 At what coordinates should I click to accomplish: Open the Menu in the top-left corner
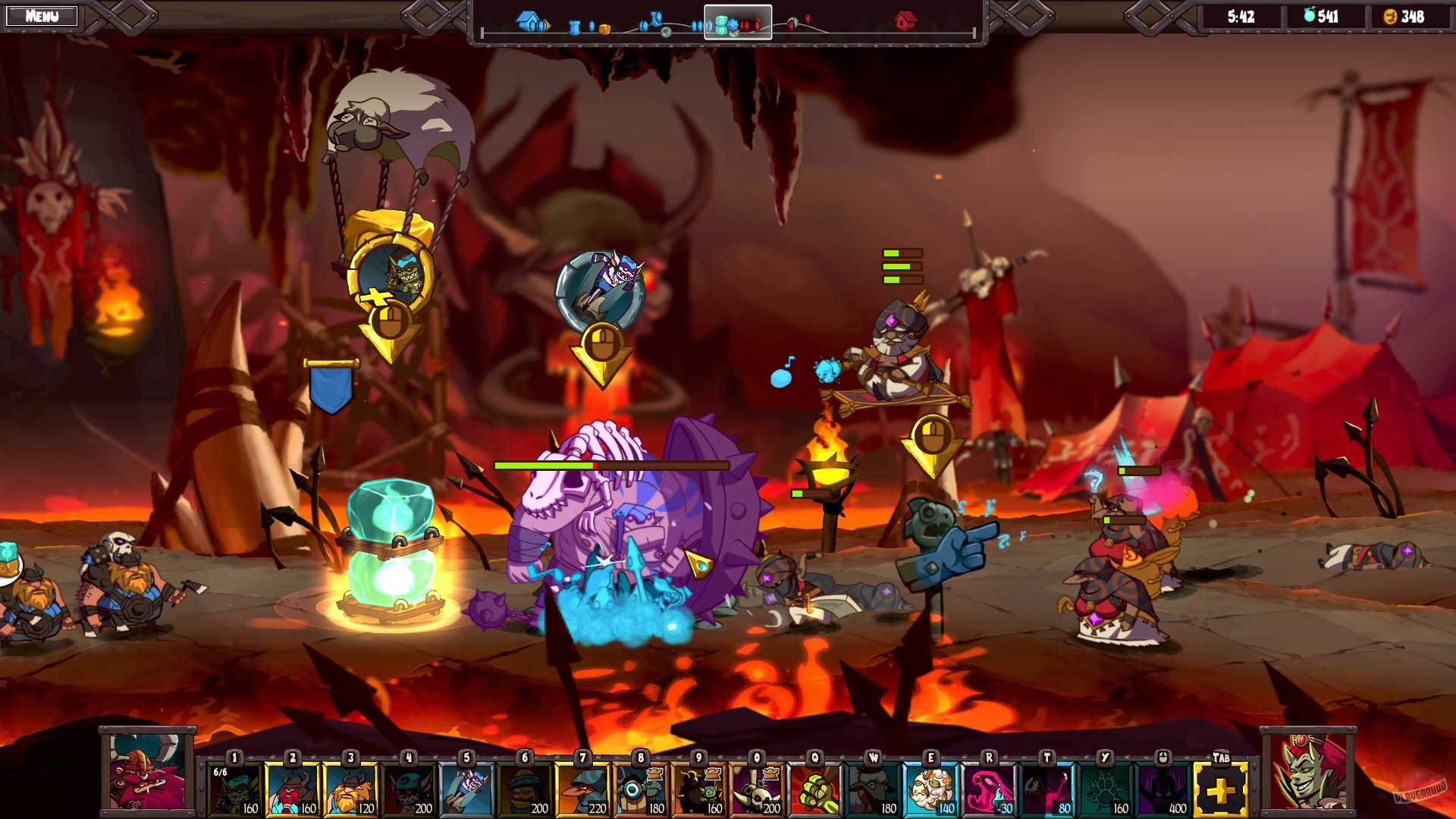42,15
